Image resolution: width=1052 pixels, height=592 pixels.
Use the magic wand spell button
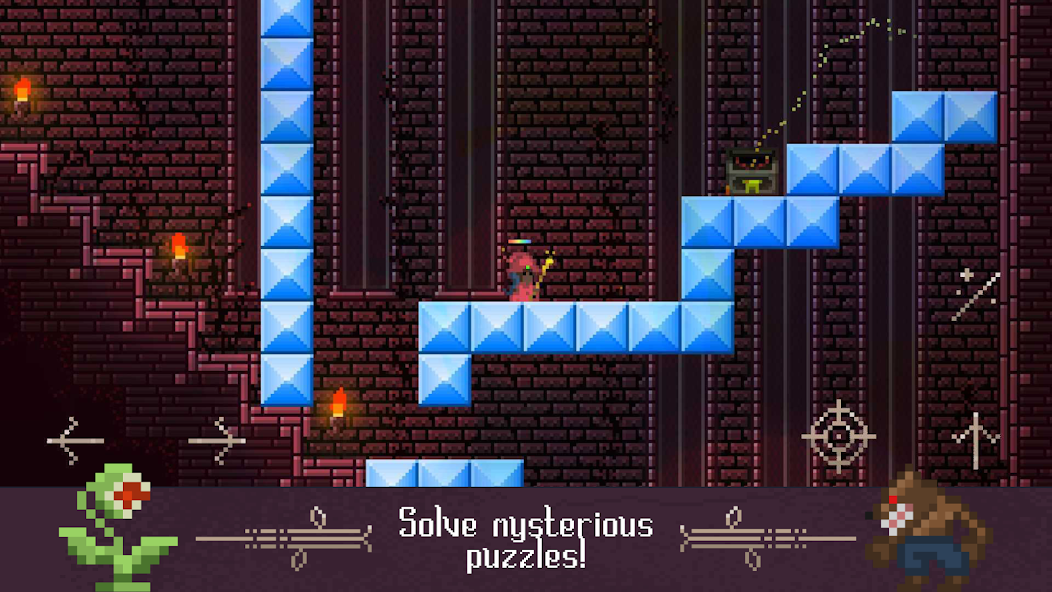975,295
